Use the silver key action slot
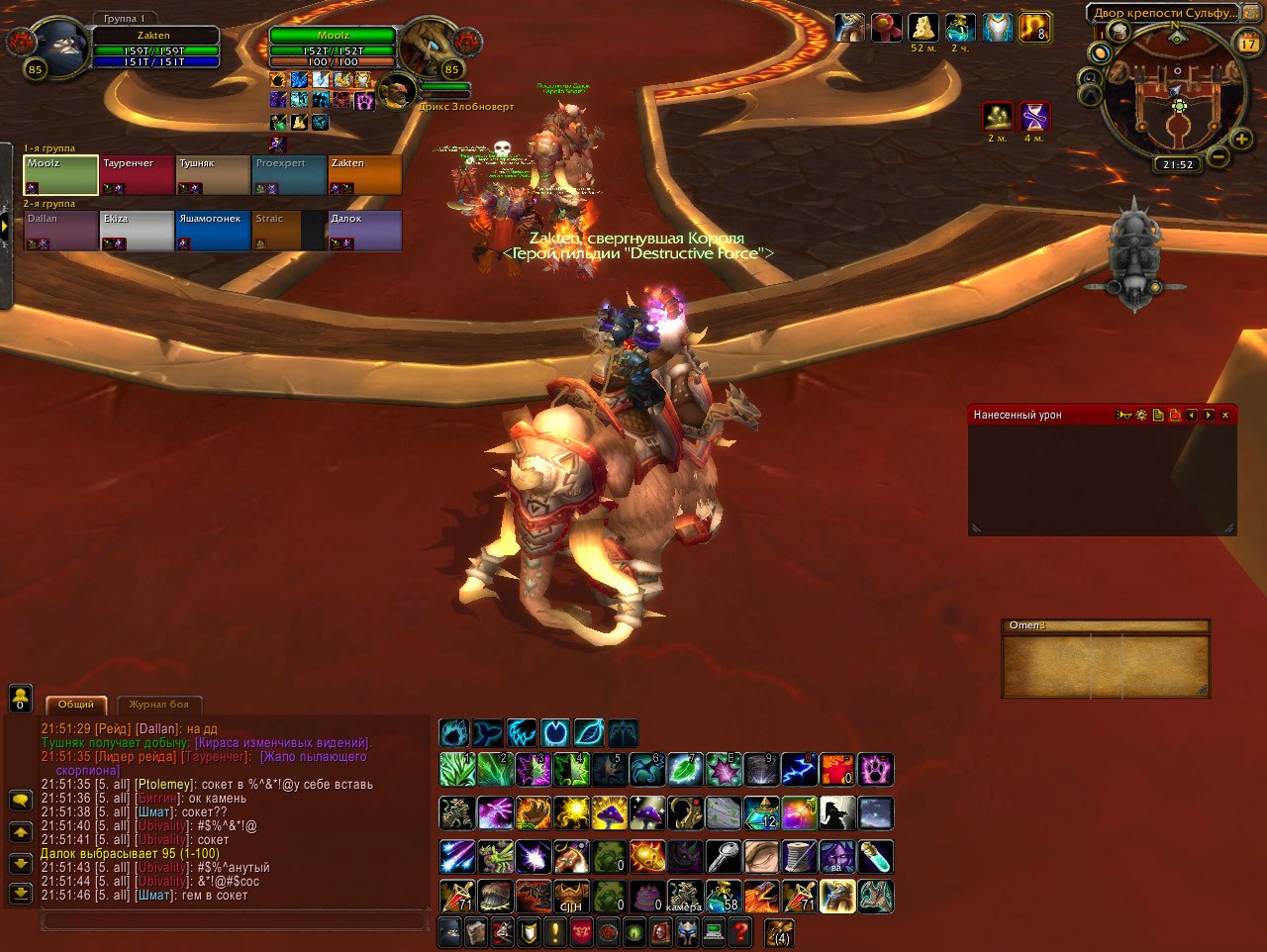Image resolution: width=1267 pixels, height=952 pixels. coord(724,857)
